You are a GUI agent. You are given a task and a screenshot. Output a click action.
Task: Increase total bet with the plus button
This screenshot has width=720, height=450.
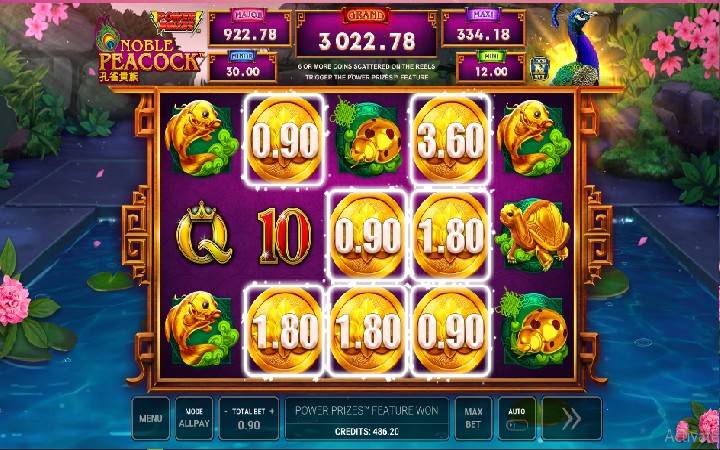(x=271, y=411)
